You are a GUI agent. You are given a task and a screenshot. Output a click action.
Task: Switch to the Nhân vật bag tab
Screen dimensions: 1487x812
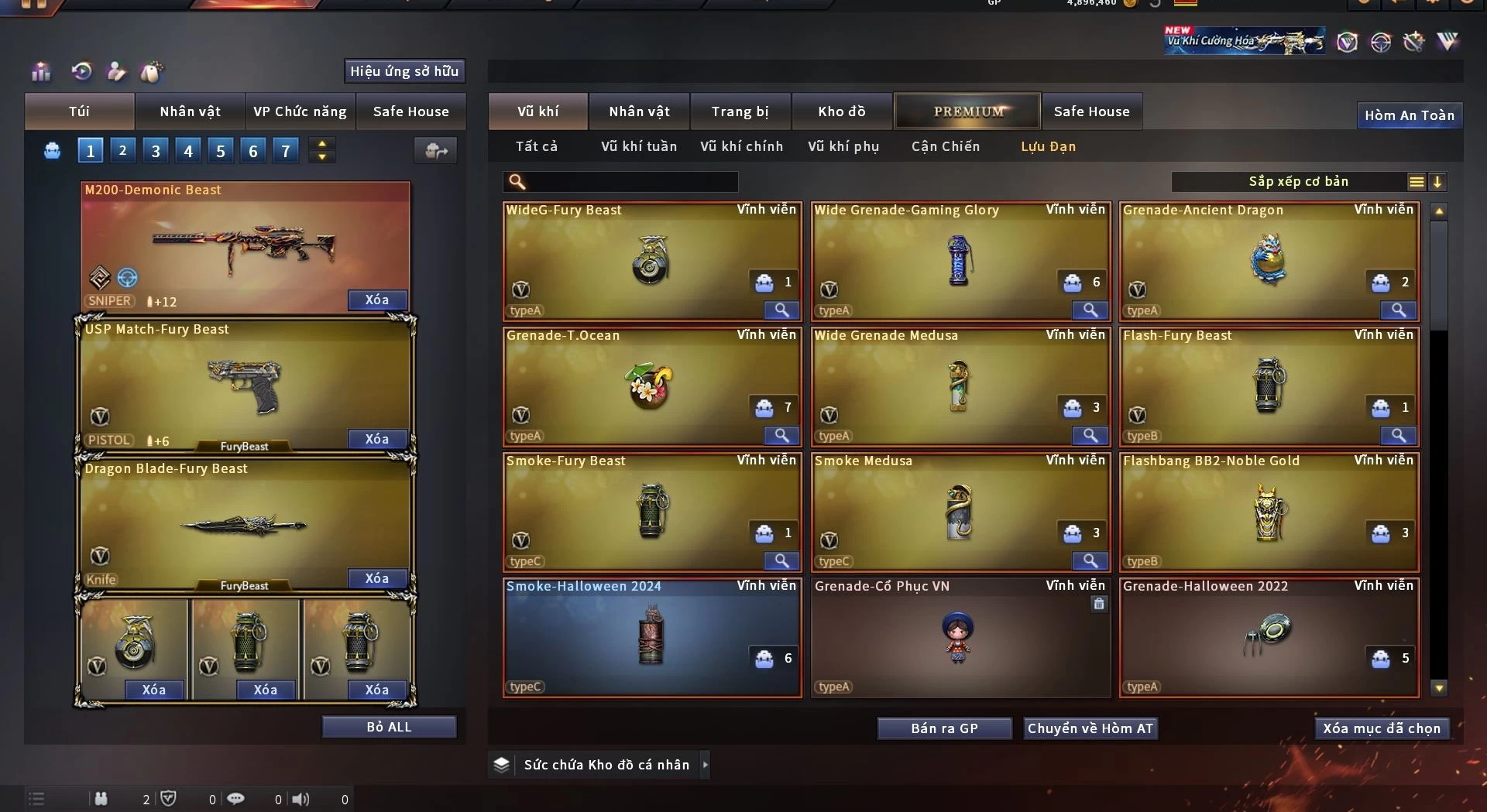[190, 111]
